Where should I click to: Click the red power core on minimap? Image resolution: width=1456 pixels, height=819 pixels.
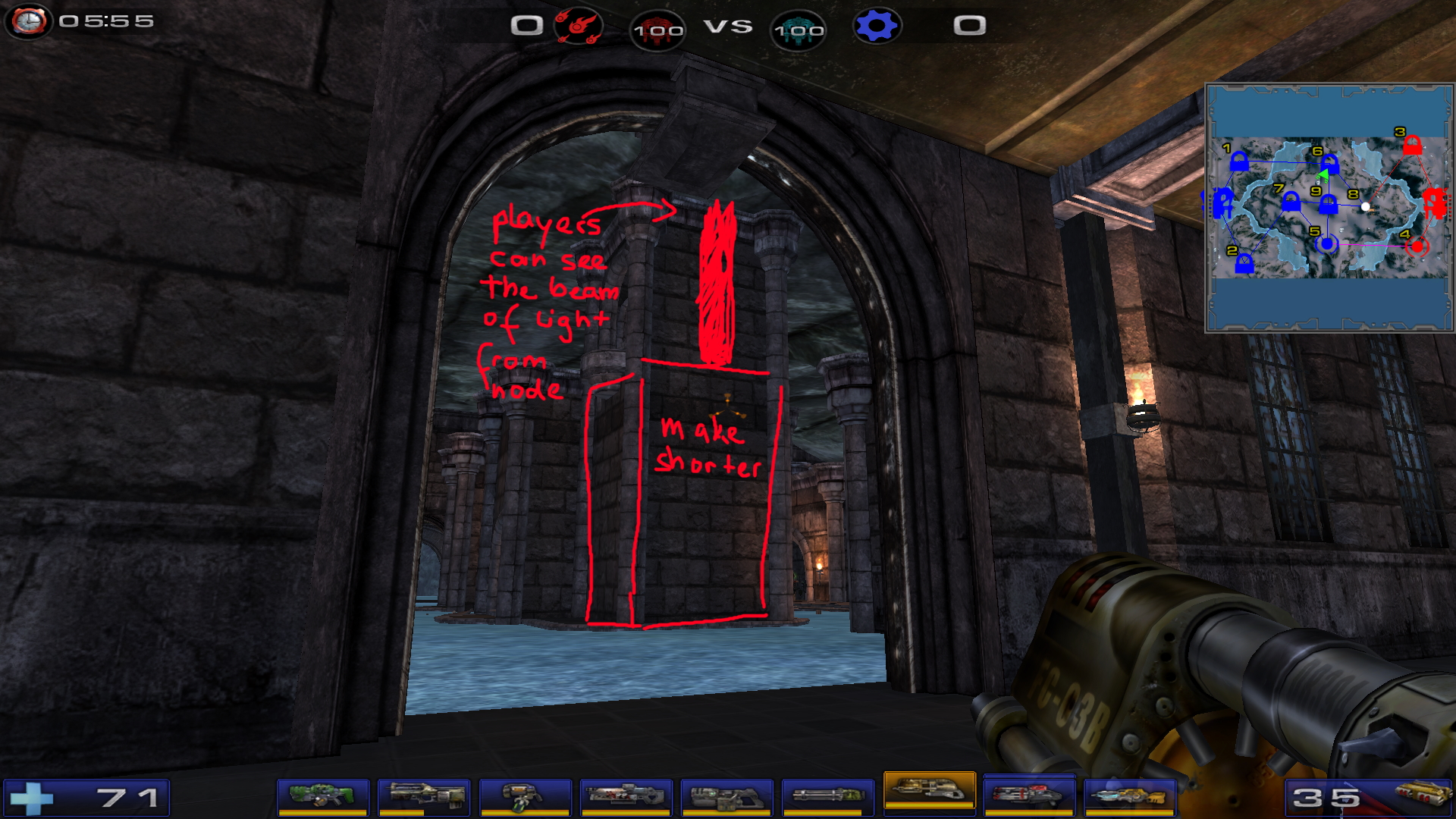(x=1434, y=202)
